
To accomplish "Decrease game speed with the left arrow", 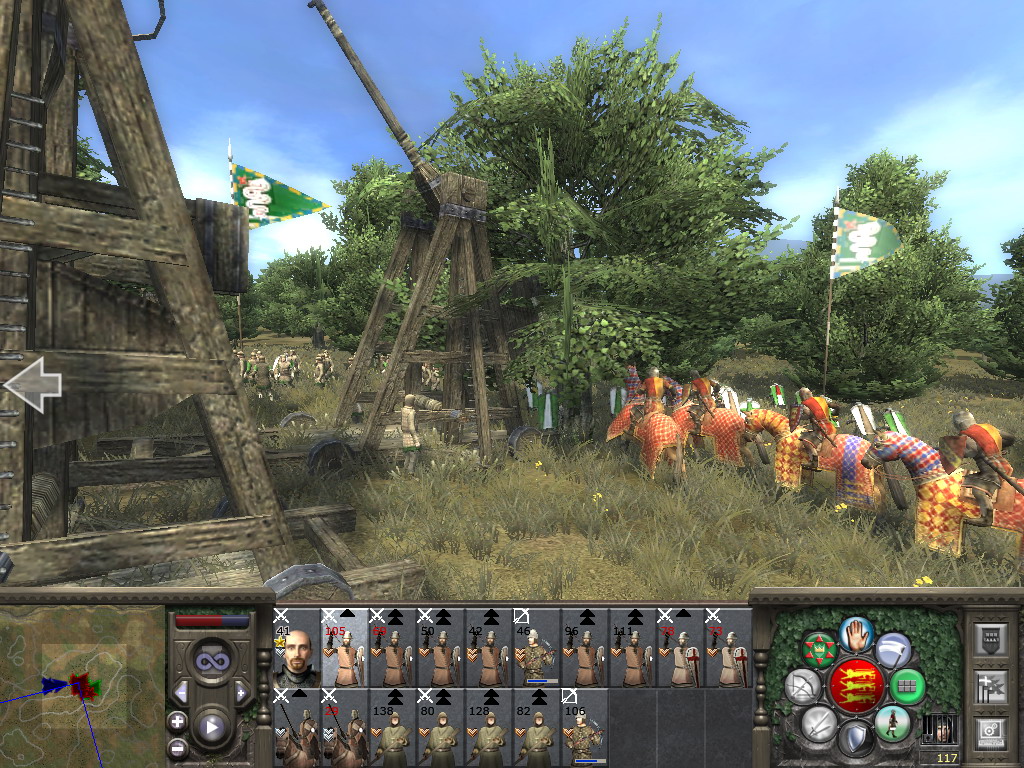I will coord(181,692).
